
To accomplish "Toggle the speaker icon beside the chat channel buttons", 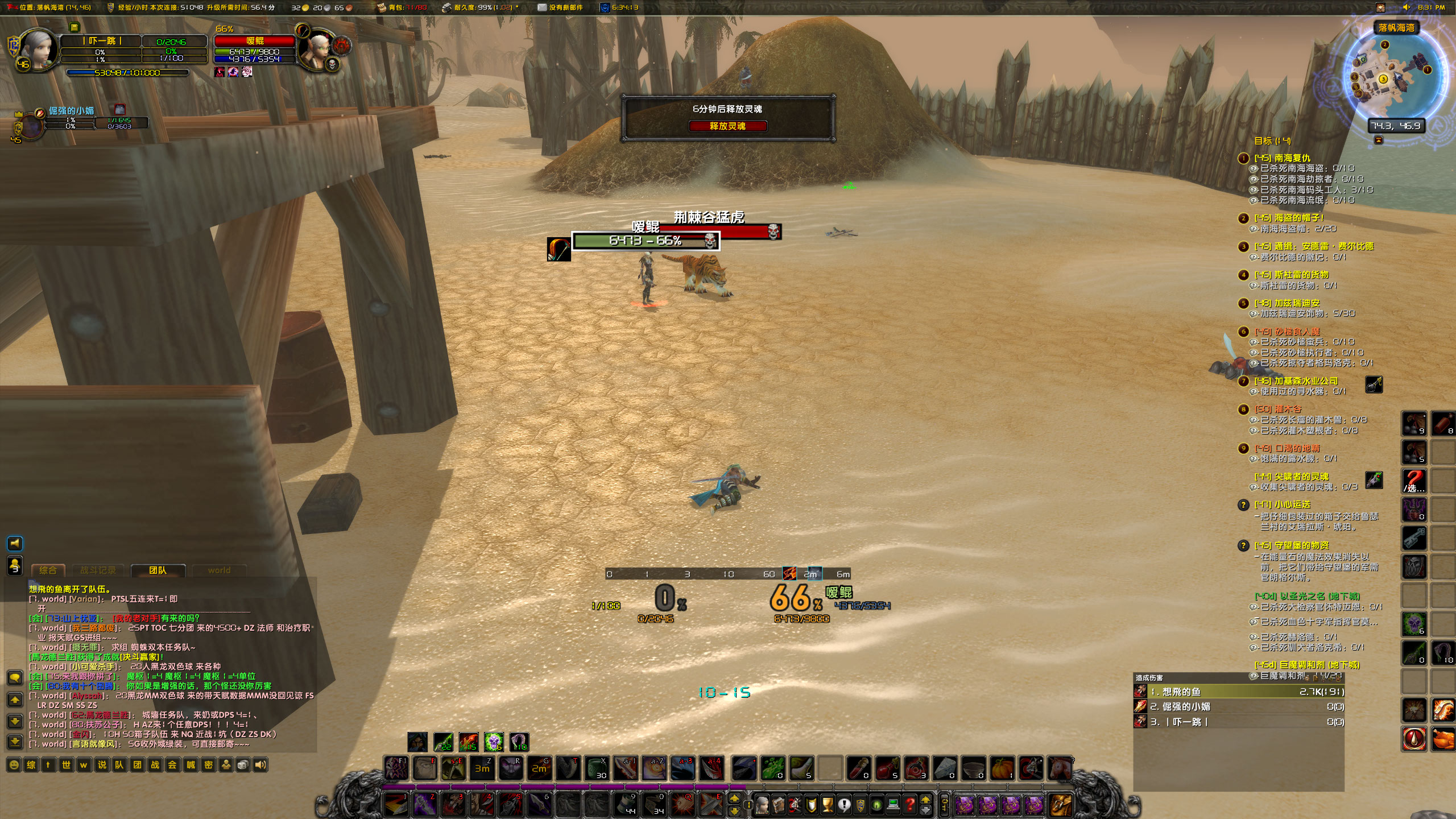I will [x=260, y=765].
